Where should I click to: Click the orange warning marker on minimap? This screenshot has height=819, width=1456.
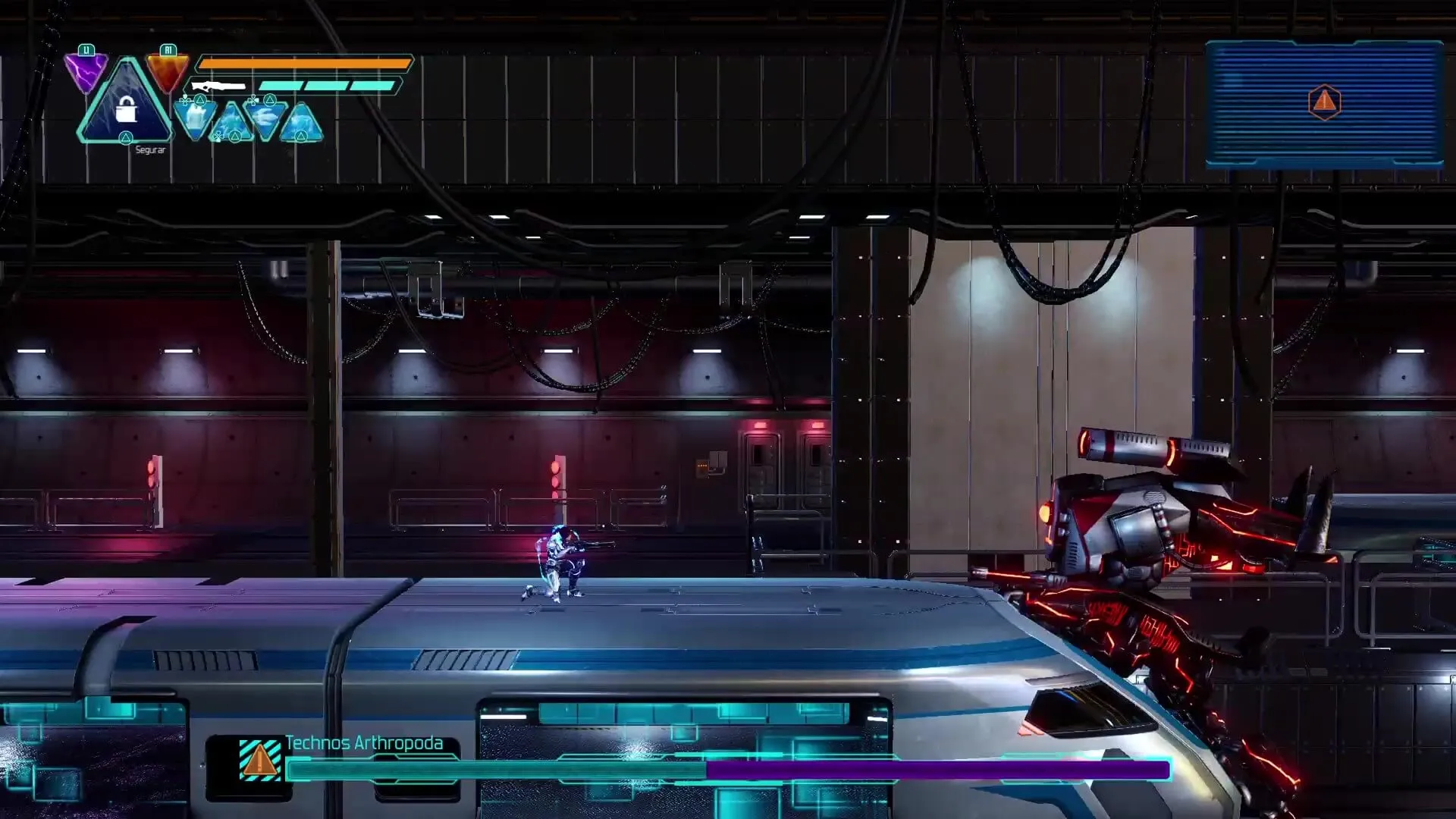1324,102
